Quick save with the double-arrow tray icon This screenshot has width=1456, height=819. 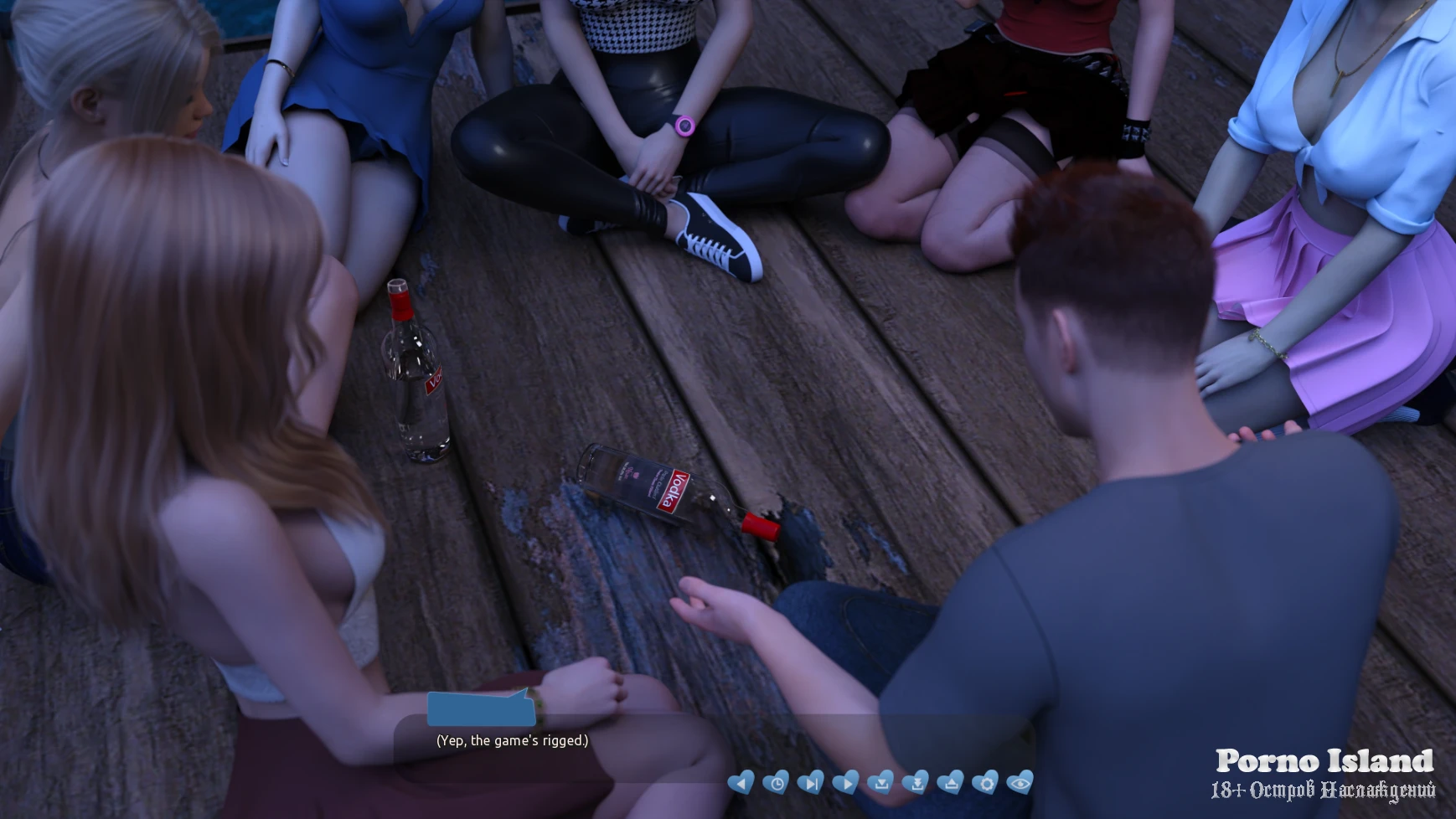pos(916,783)
